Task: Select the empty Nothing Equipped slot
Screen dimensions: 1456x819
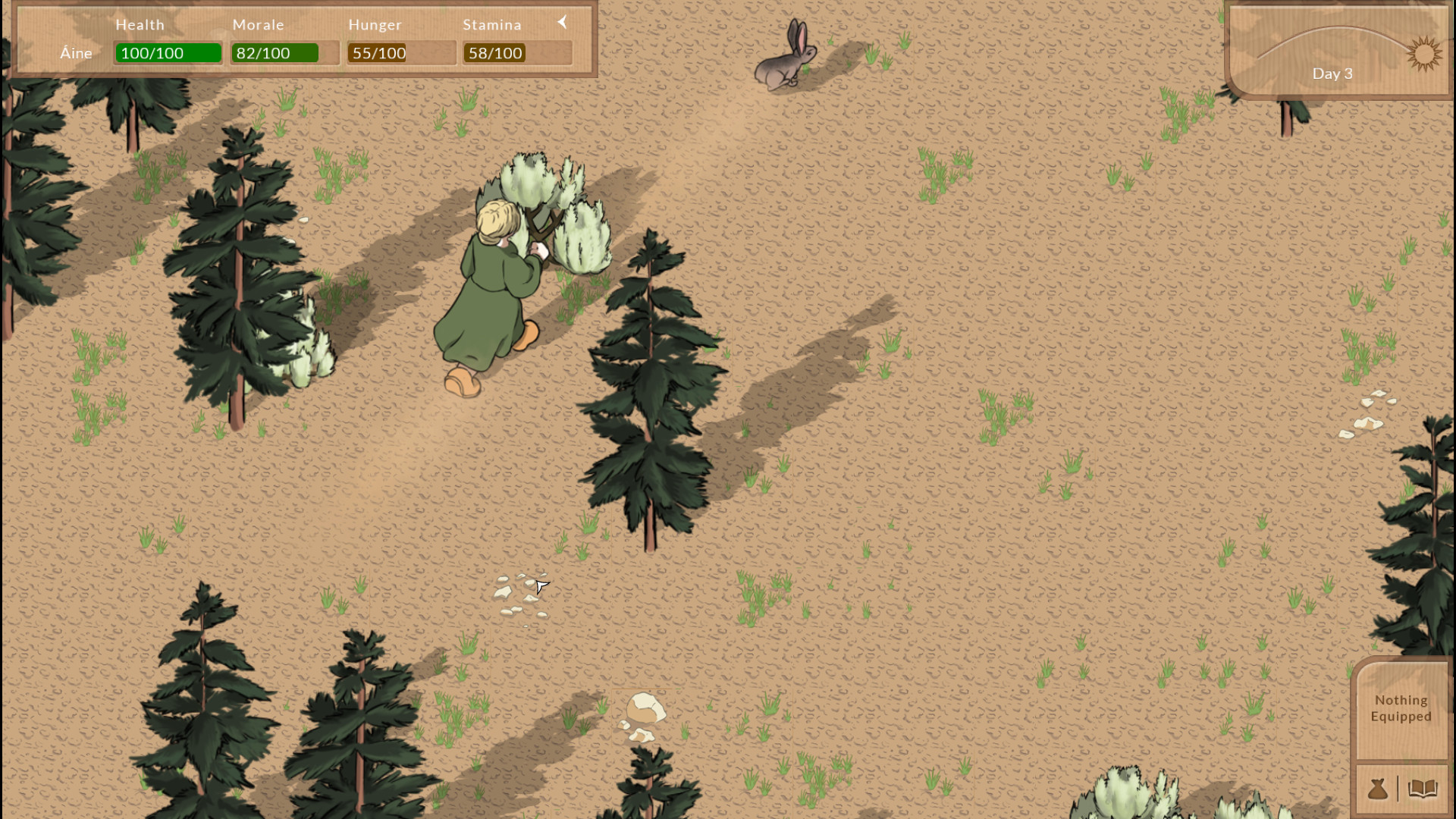Action: [1400, 708]
